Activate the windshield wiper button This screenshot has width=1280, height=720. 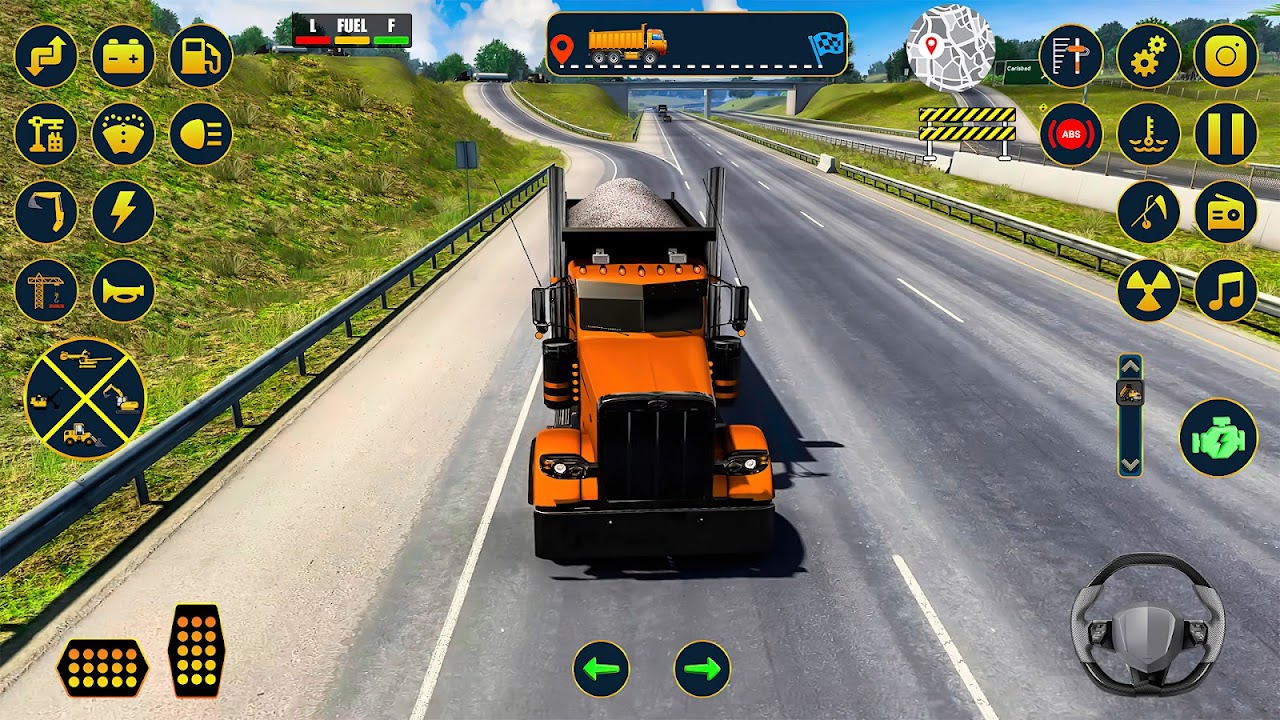click(123, 134)
